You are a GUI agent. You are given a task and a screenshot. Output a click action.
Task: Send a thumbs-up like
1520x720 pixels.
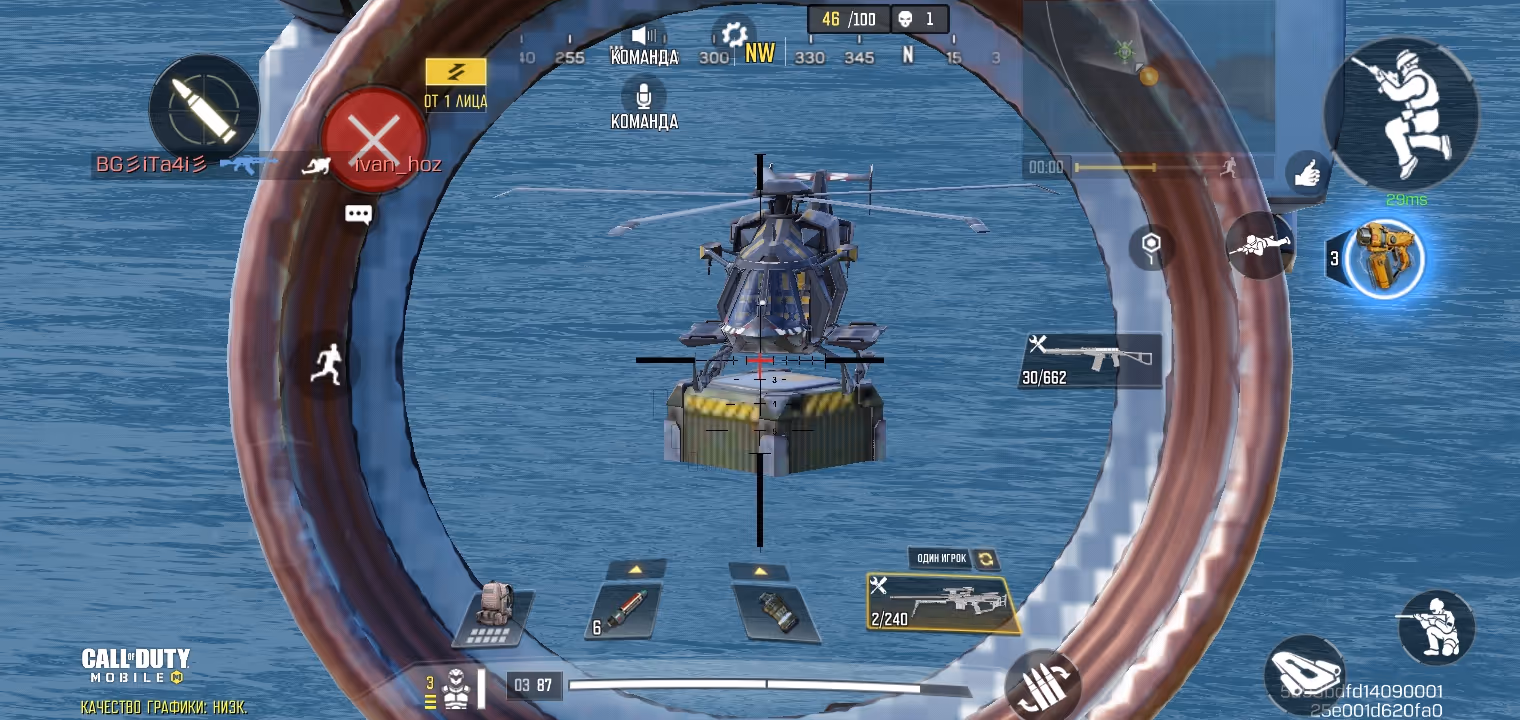click(x=1307, y=174)
